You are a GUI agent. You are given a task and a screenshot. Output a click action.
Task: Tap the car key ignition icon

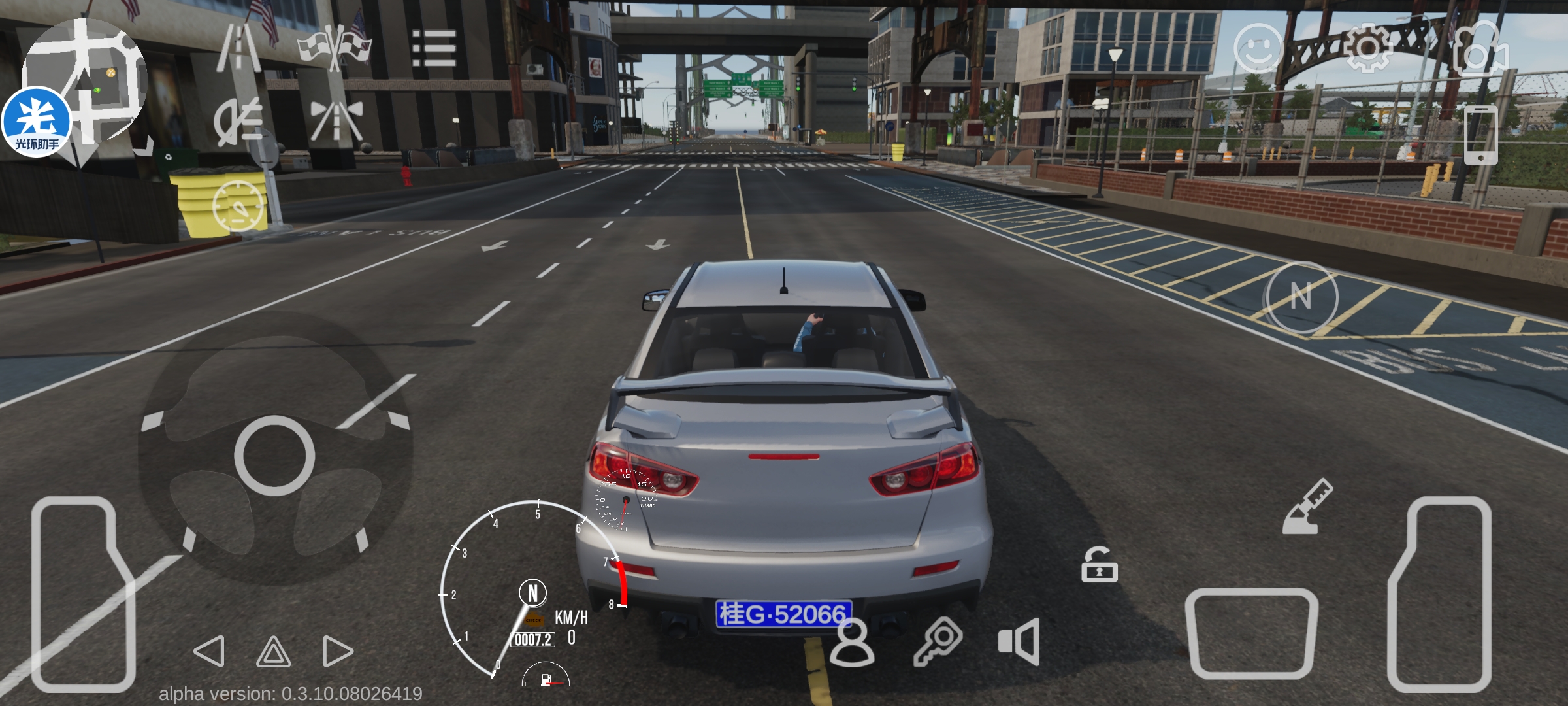click(938, 641)
